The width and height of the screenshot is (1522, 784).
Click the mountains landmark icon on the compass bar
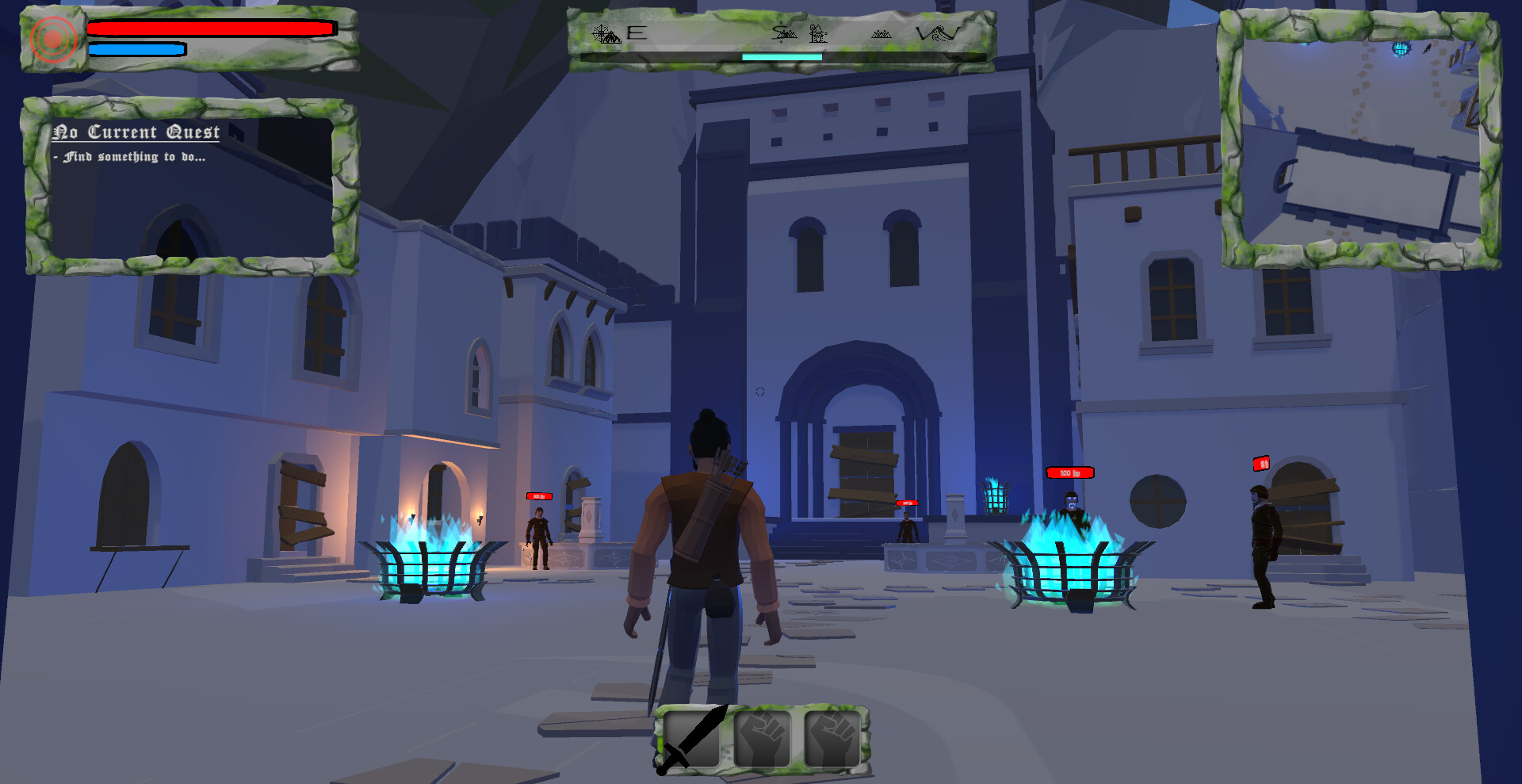coord(882,34)
